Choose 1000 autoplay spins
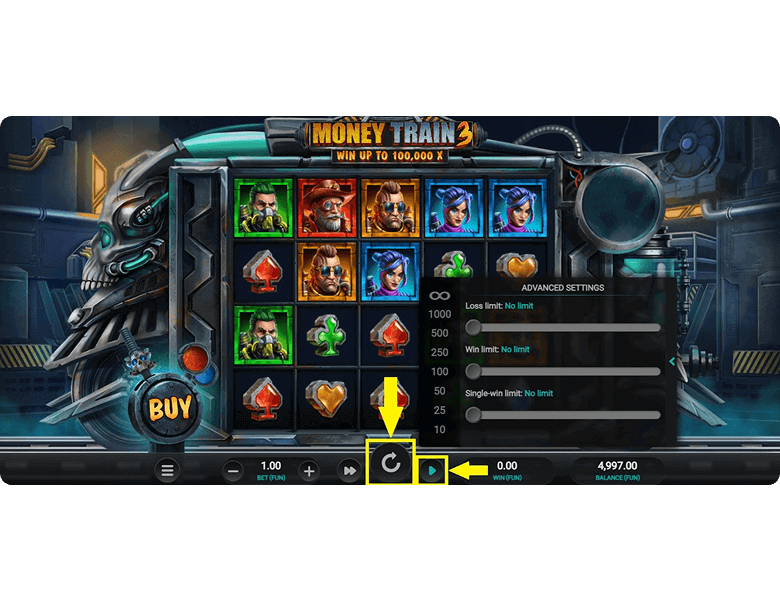This screenshot has height=600, width=780. (439, 314)
